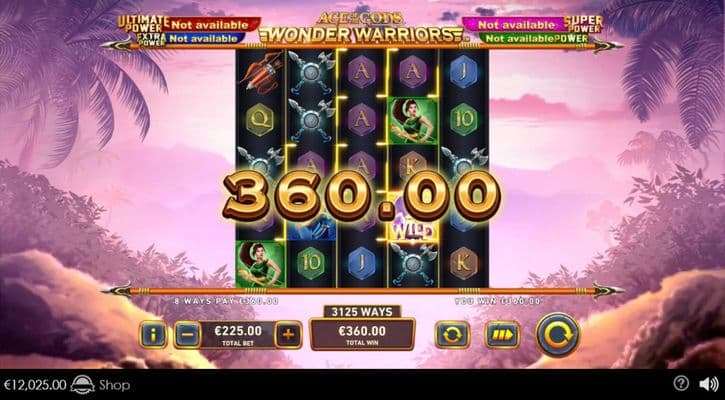Open the autoplay settings button
Viewport: 725px width, 400px height.
coord(452,334)
